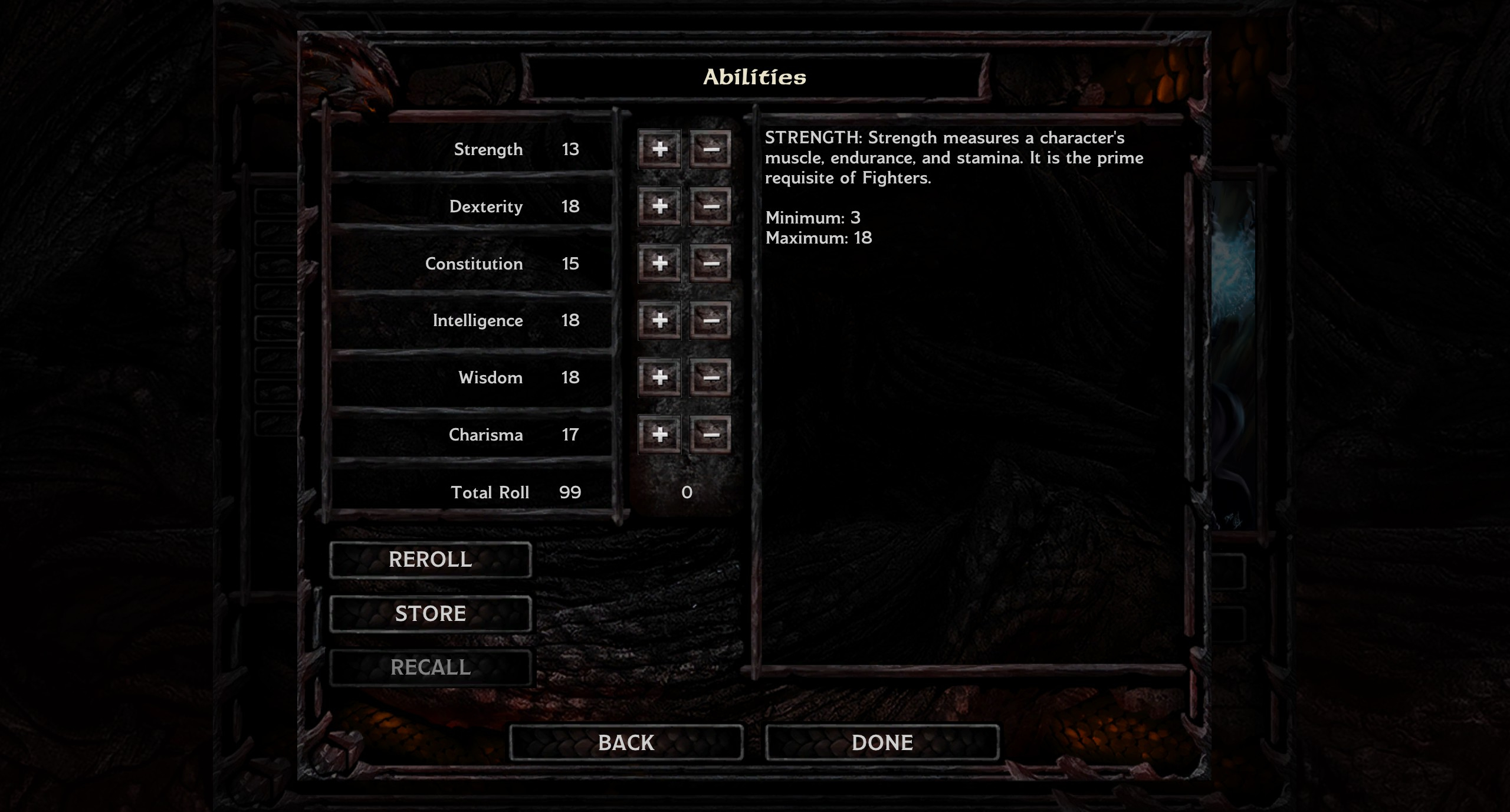The height and width of the screenshot is (812, 1510).
Task: Recall the stored ability roll
Action: pyautogui.click(x=430, y=668)
